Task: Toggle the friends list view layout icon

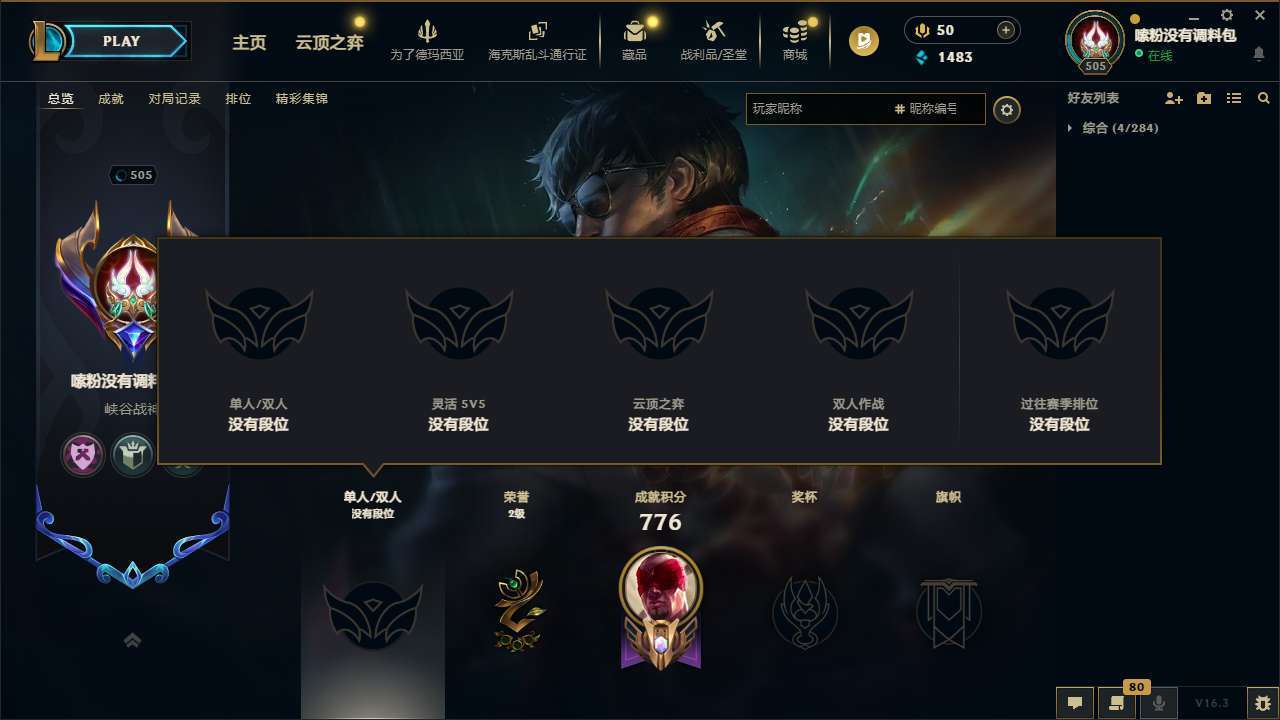Action: click(x=1233, y=98)
